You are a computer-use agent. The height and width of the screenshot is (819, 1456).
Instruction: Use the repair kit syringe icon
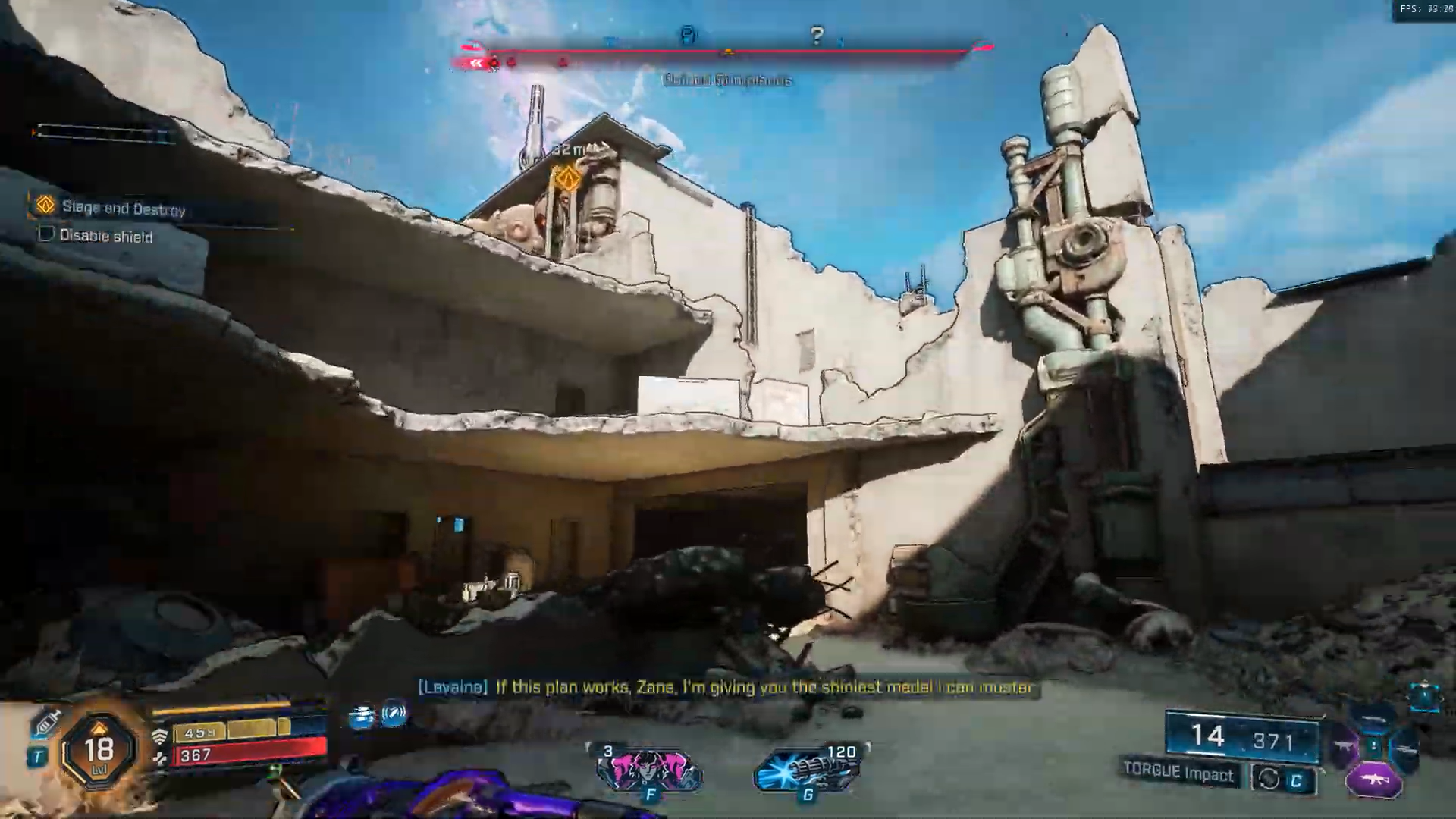[45, 723]
